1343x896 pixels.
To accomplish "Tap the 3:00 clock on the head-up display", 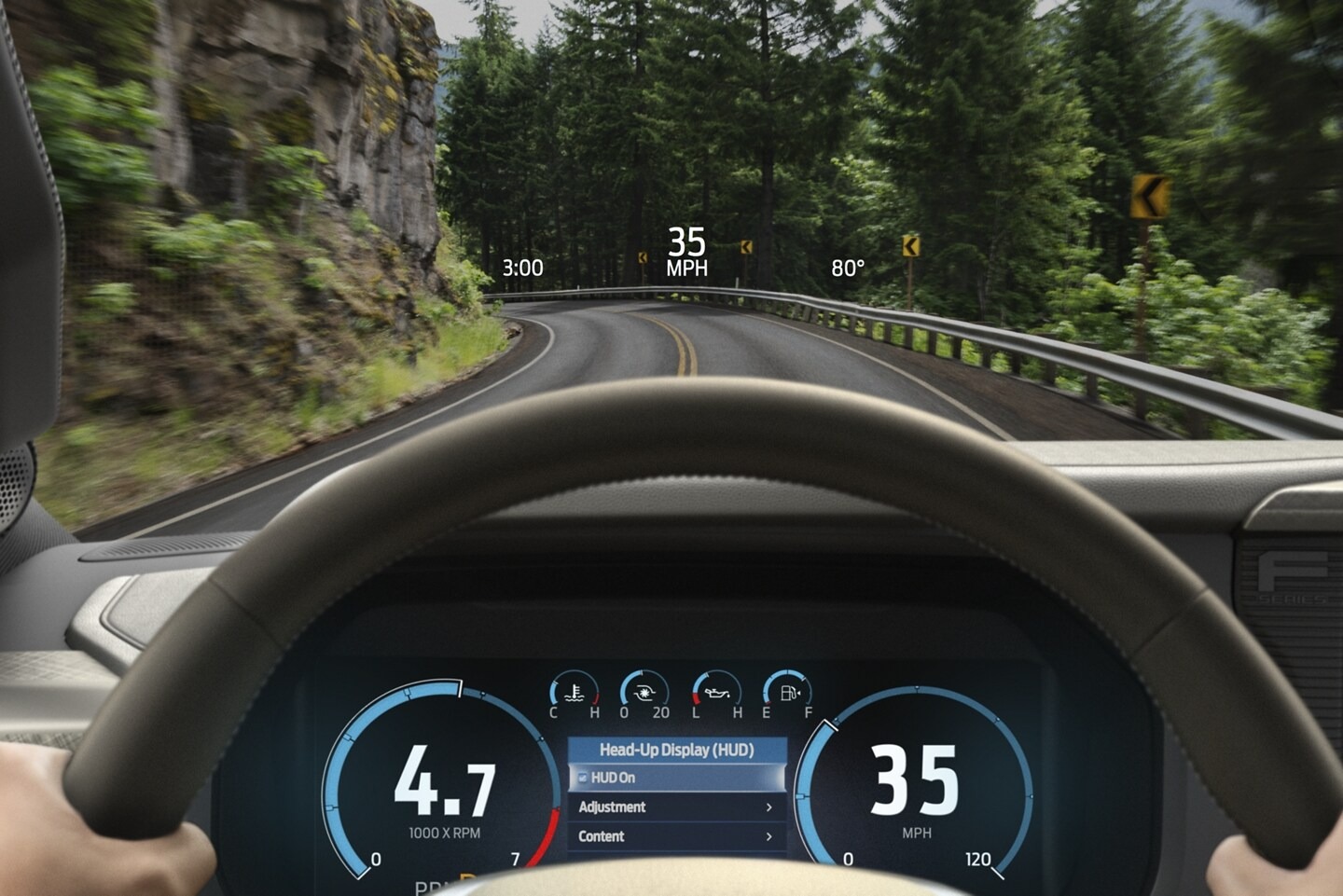I will coord(523,269).
